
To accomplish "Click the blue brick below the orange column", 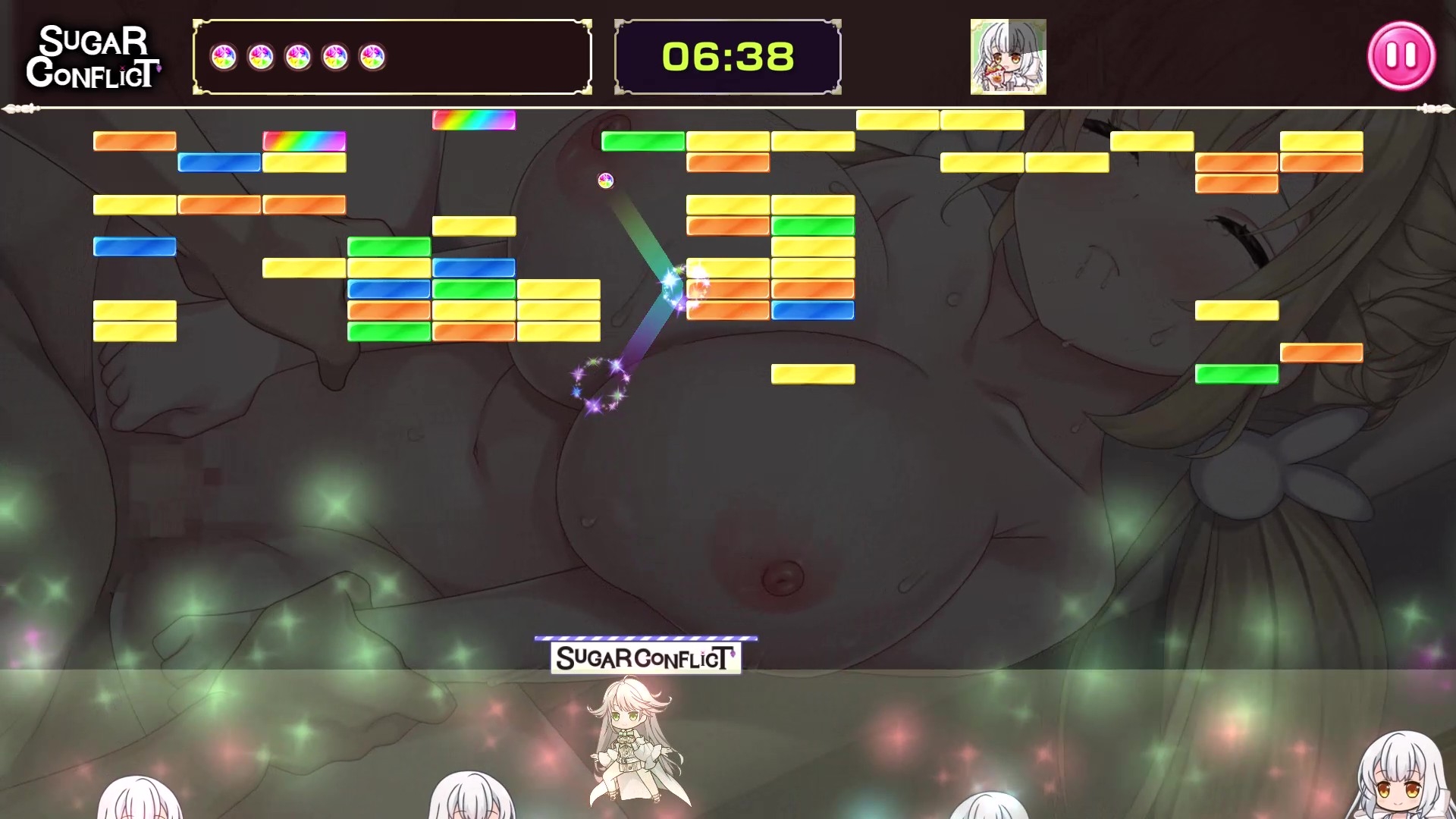I will pyautogui.click(x=813, y=309).
